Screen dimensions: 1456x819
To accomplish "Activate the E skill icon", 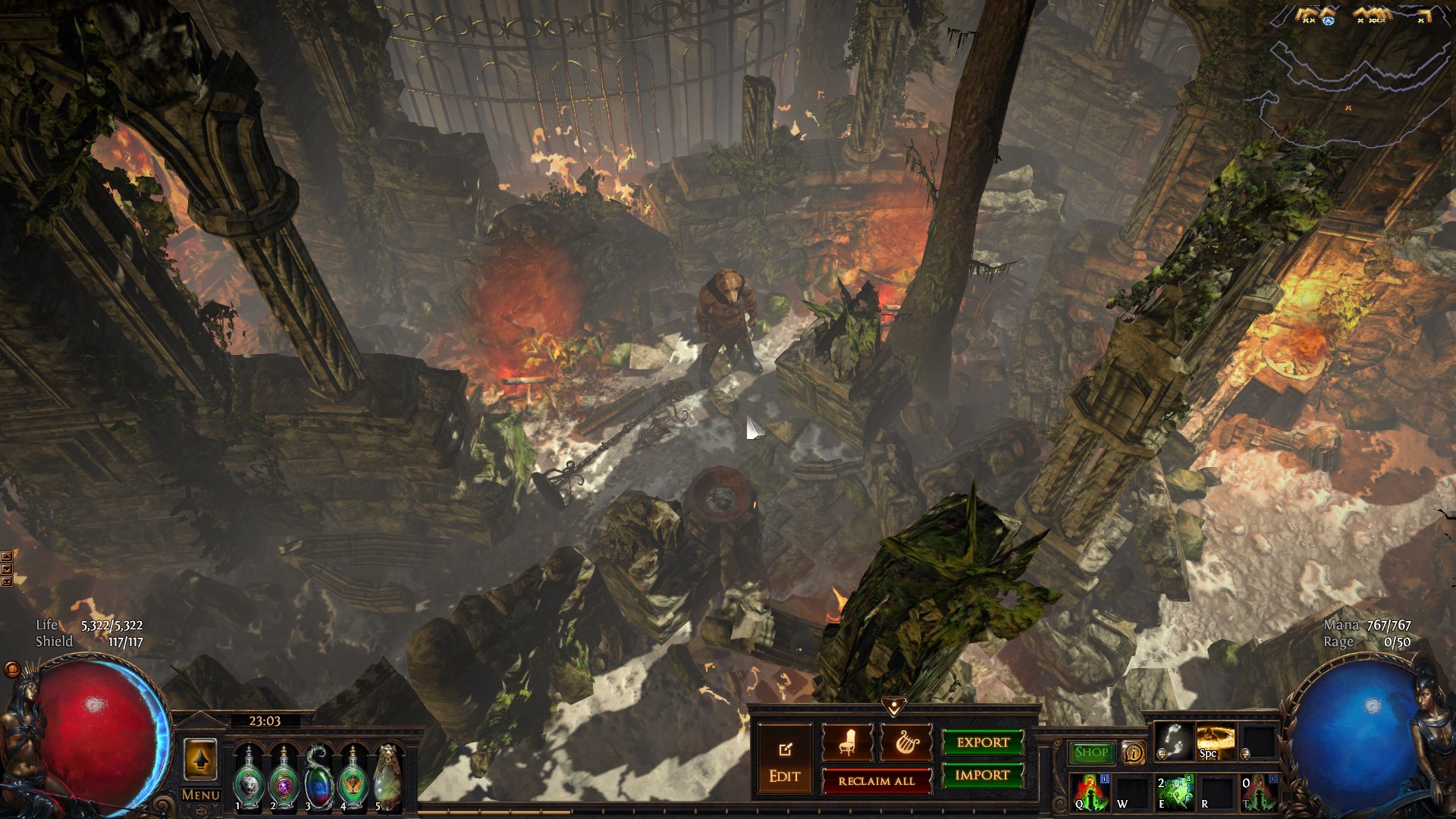I will [x=1173, y=792].
